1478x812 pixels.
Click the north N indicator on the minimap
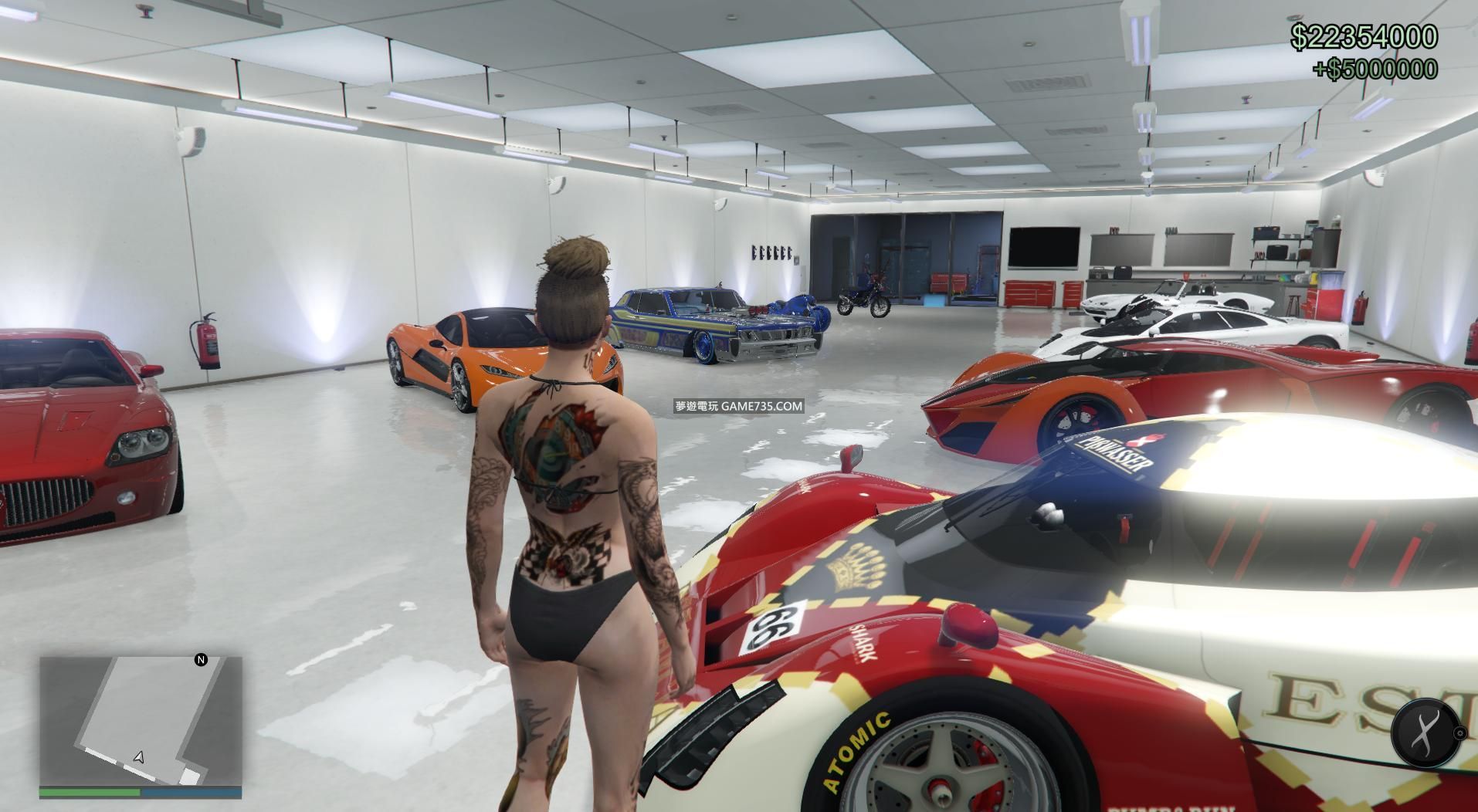tap(202, 660)
